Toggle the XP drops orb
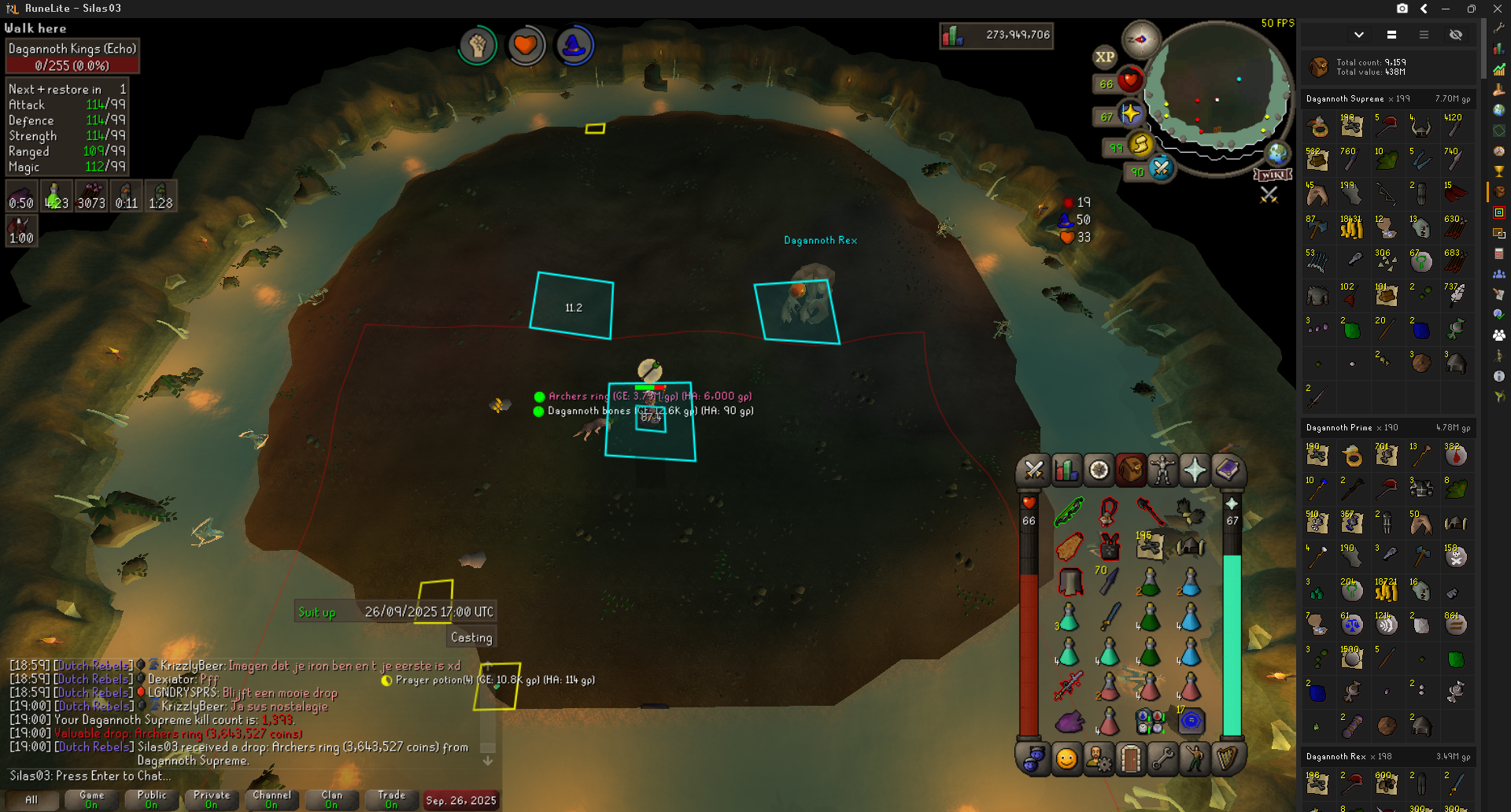1511x812 pixels. (1104, 57)
